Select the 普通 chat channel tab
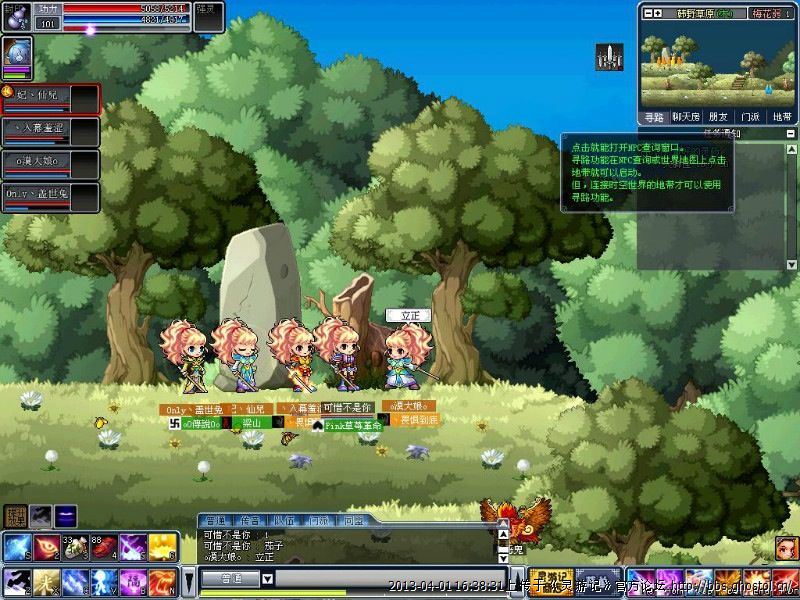The height and width of the screenshot is (600, 800). pos(215,520)
